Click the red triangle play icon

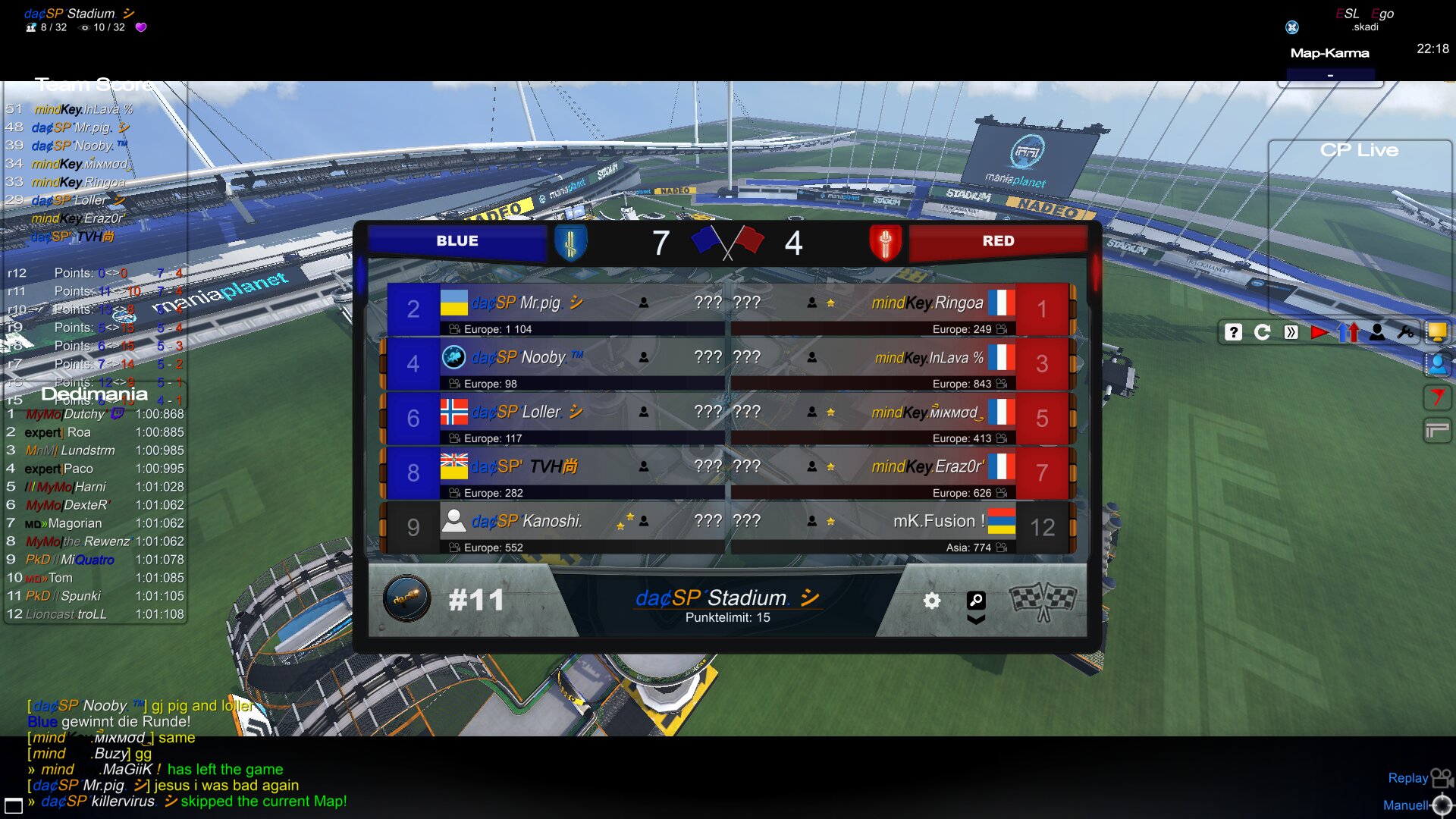click(1319, 332)
